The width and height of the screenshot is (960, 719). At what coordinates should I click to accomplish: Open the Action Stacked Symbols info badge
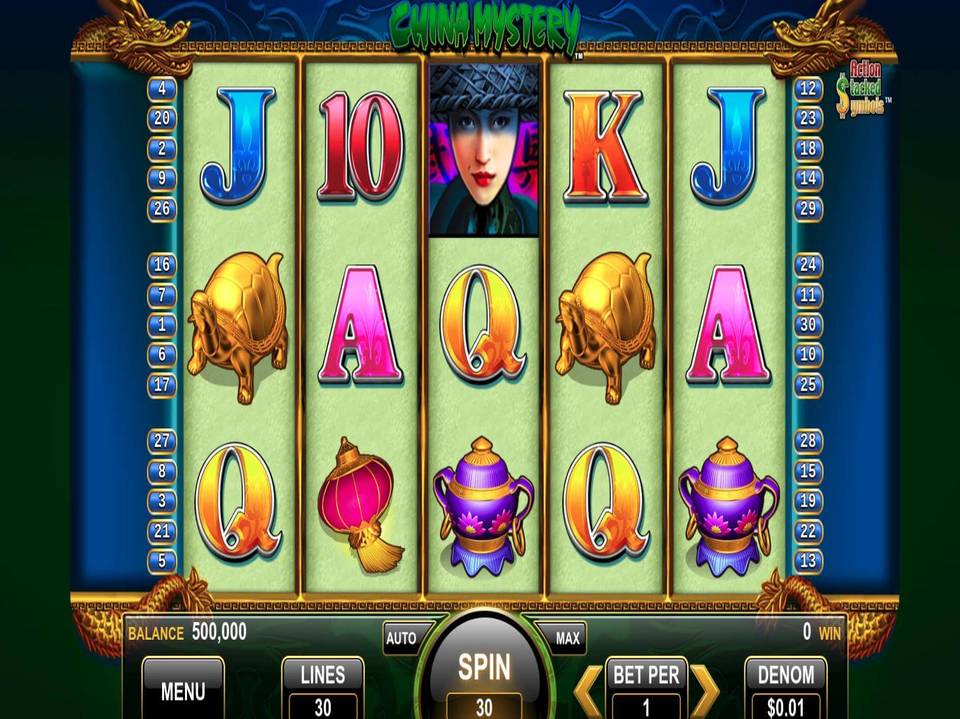pos(861,91)
